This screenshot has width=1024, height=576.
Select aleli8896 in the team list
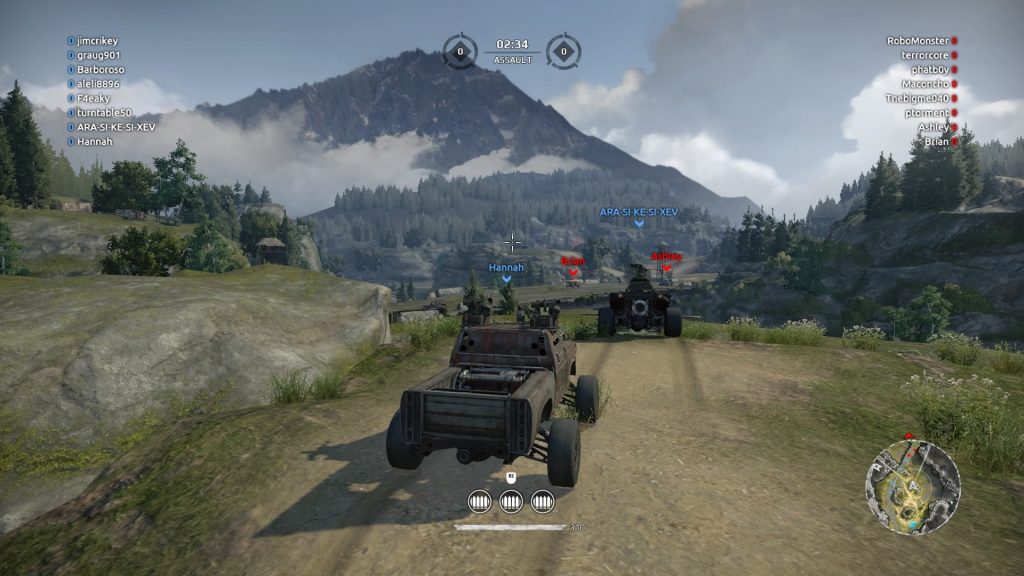click(97, 84)
